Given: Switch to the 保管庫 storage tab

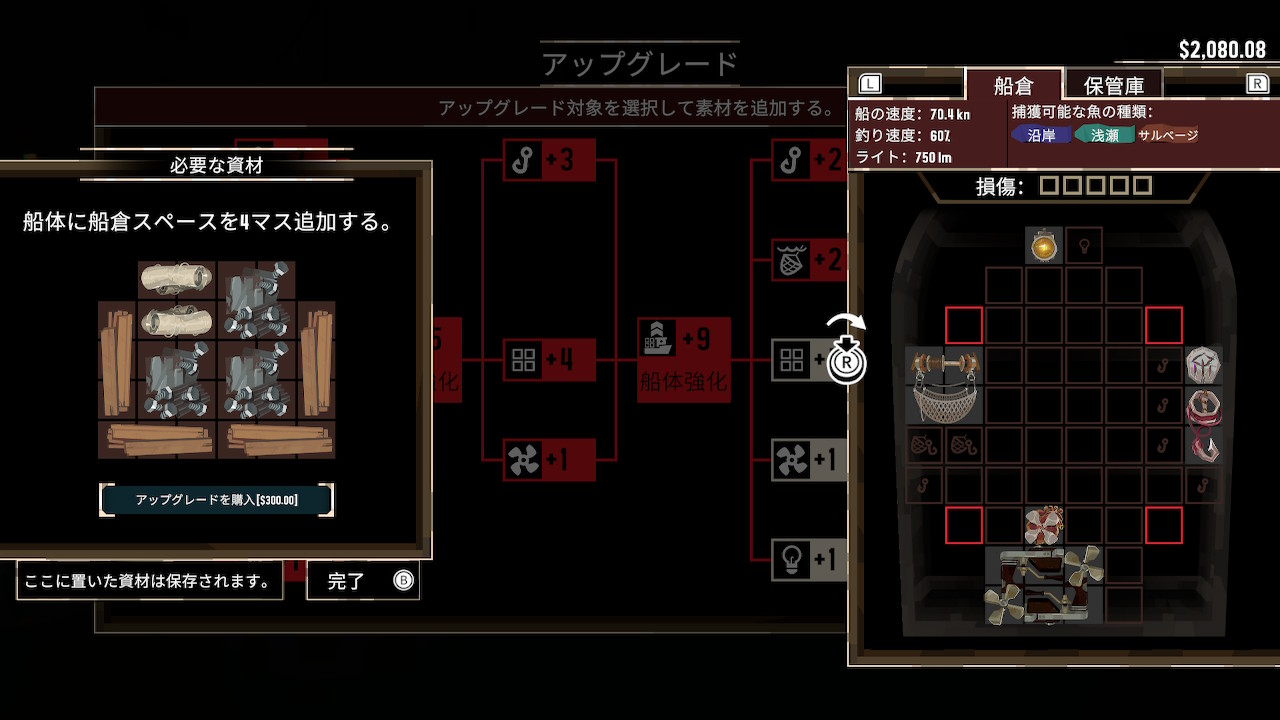Looking at the screenshot, I should click(1113, 85).
